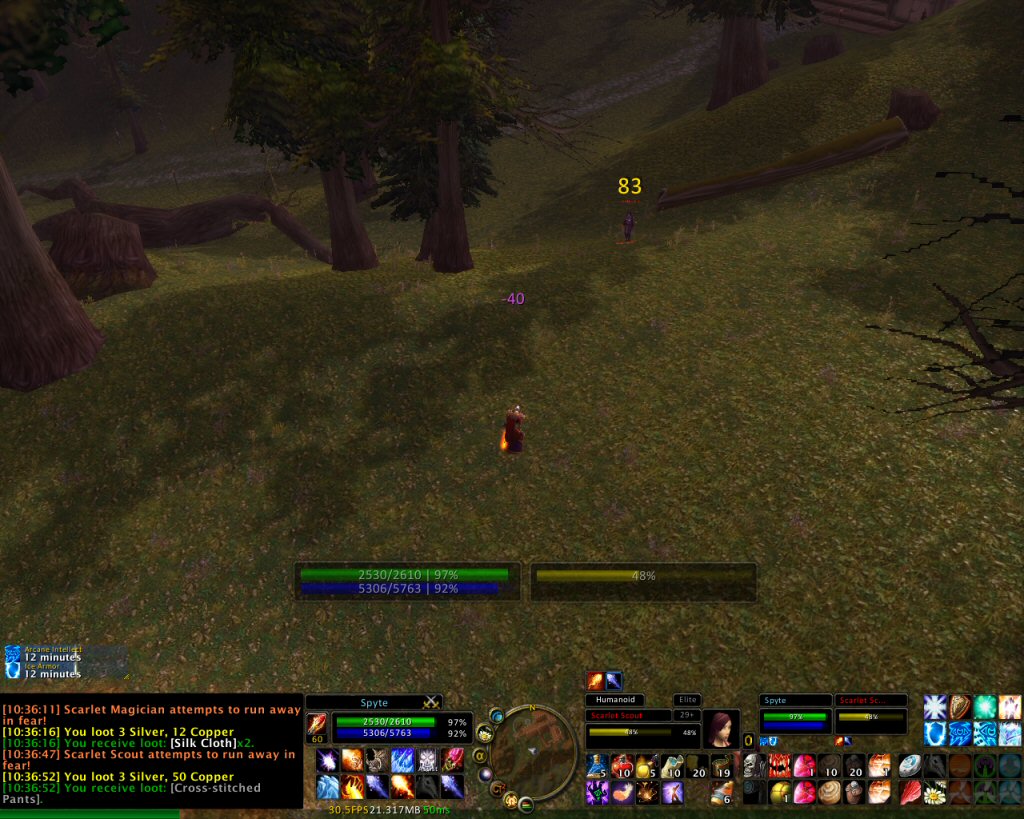Select the Ice Armor buff icon
The image size is (1024, 819).
[13, 670]
